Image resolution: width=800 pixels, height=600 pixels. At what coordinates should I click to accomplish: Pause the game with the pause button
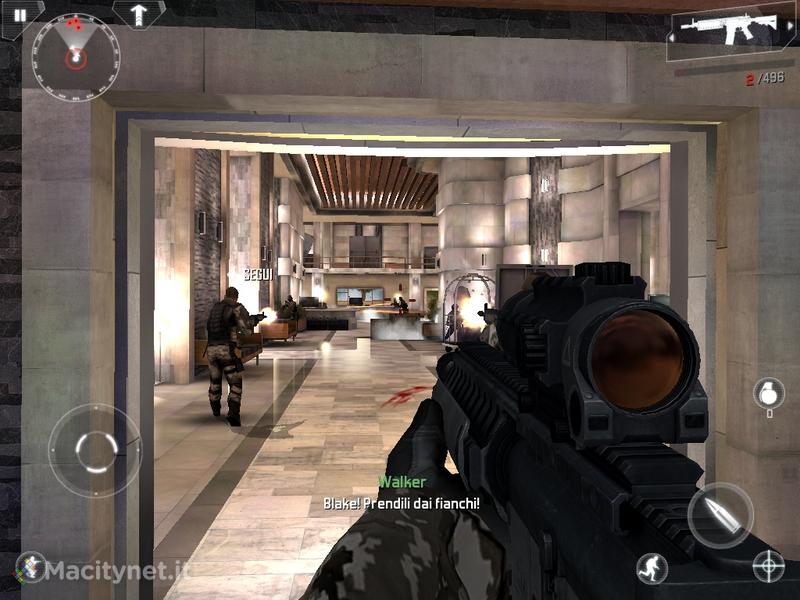tap(20, 15)
